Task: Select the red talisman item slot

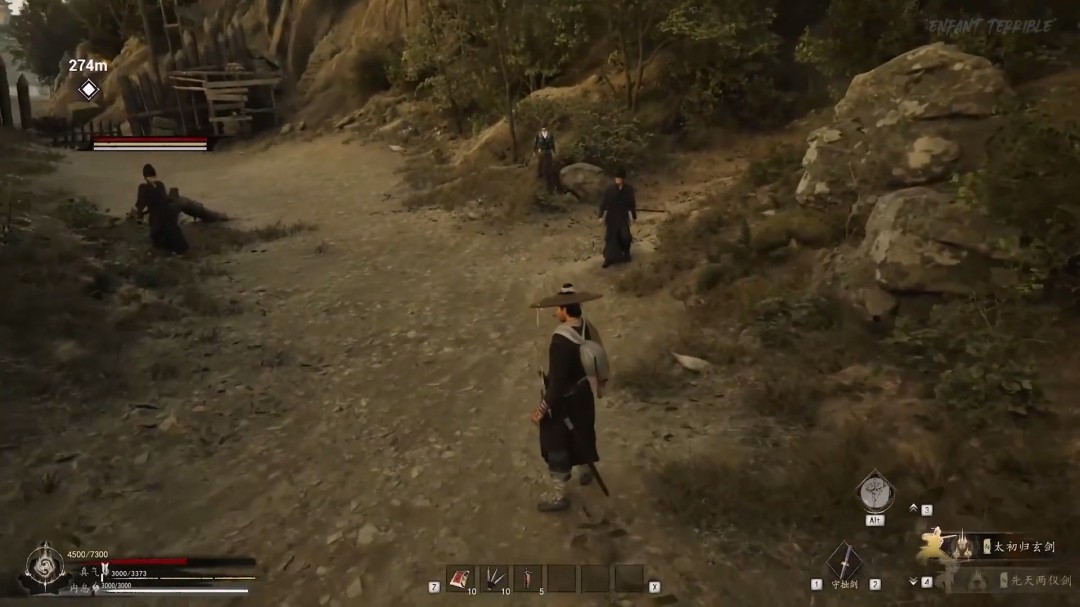Action: [x=461, y=578]
